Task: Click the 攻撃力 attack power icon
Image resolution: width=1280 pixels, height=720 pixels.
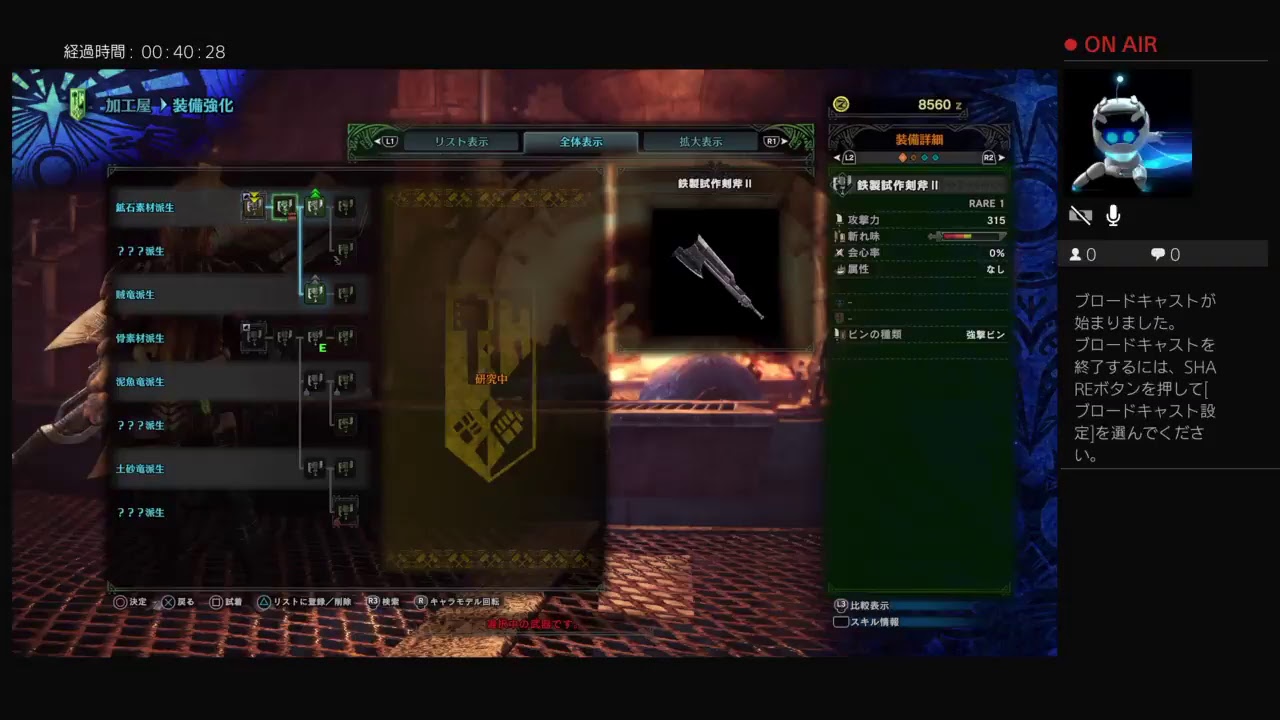Action: pos(840,219)
